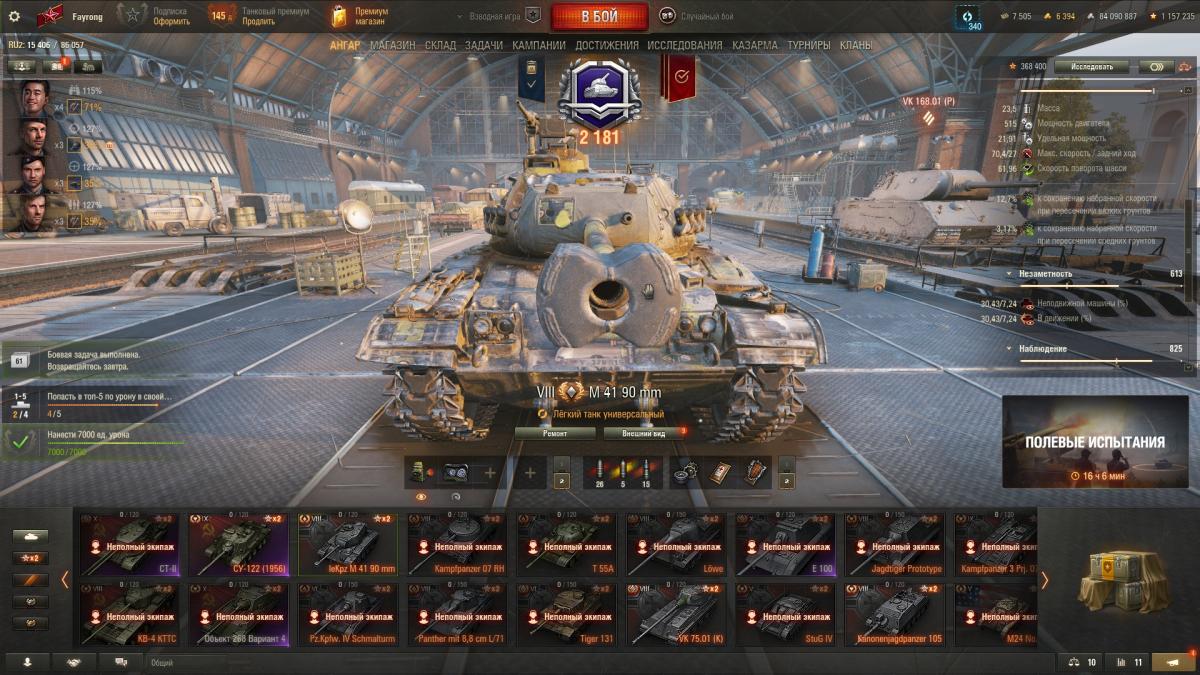Open the ДОСТИЖЕНИЯ tab
Viewport: 1200px width, 675px height.
(606, 45)
